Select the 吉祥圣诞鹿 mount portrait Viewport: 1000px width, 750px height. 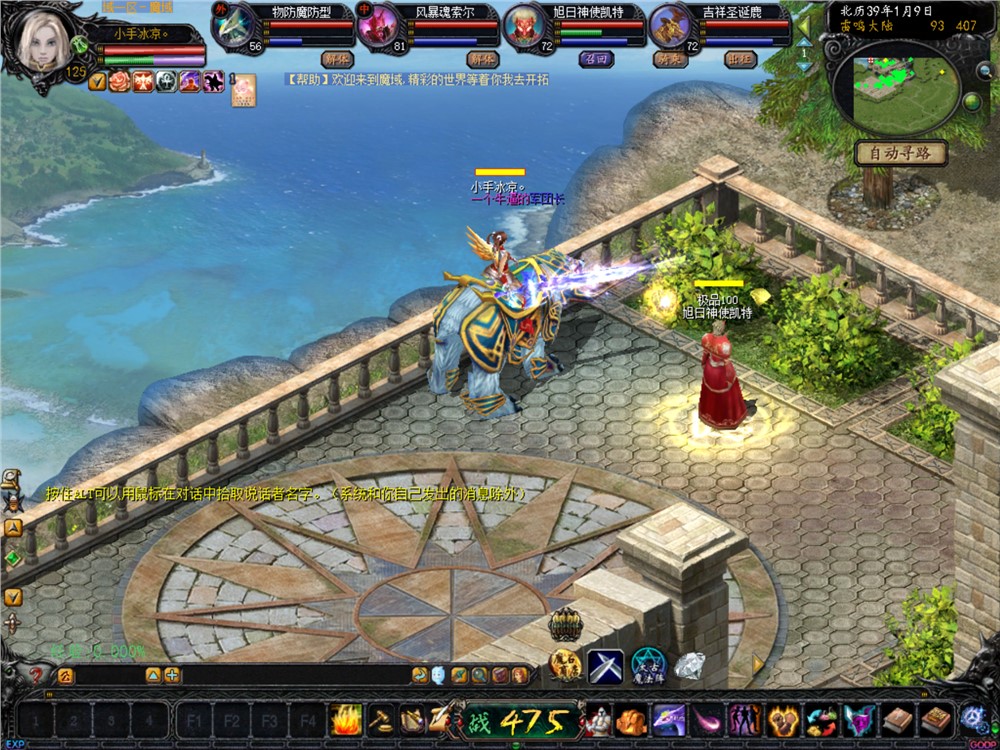click(x=670, y=28)
